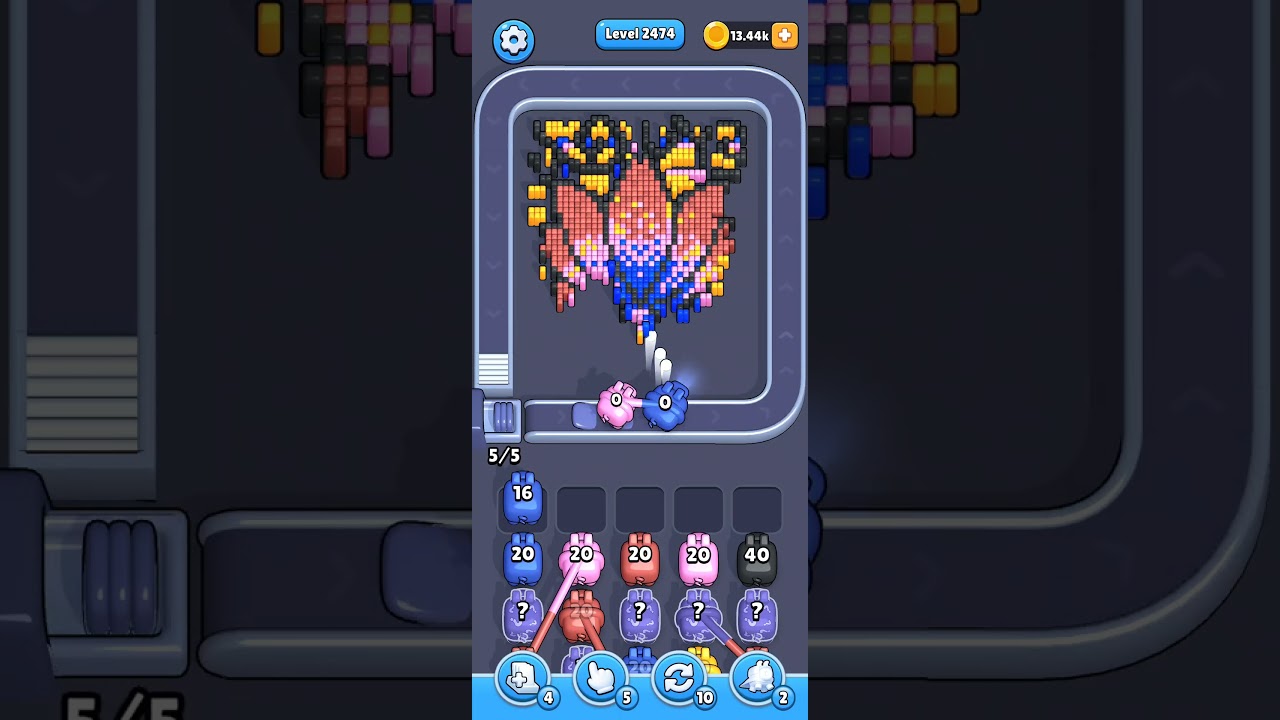The height and width of the screenshot is (720, 1280).
Task: Tap the vacuum booster showing 2 charges
Action: [757, 677]
